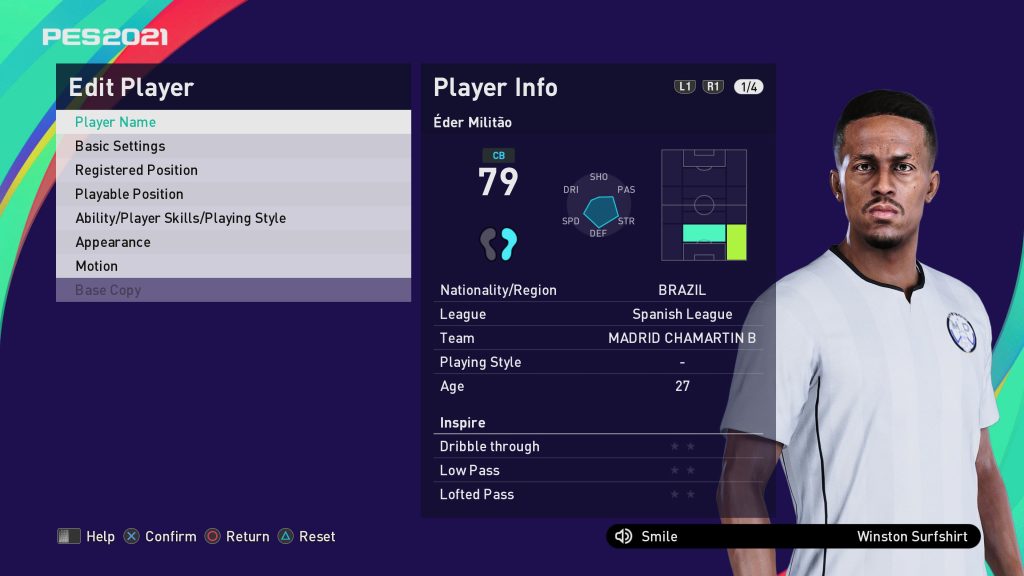Select the Low Pass inspire row
This screenshot has width=1024, height=576.
click(597, 470)
